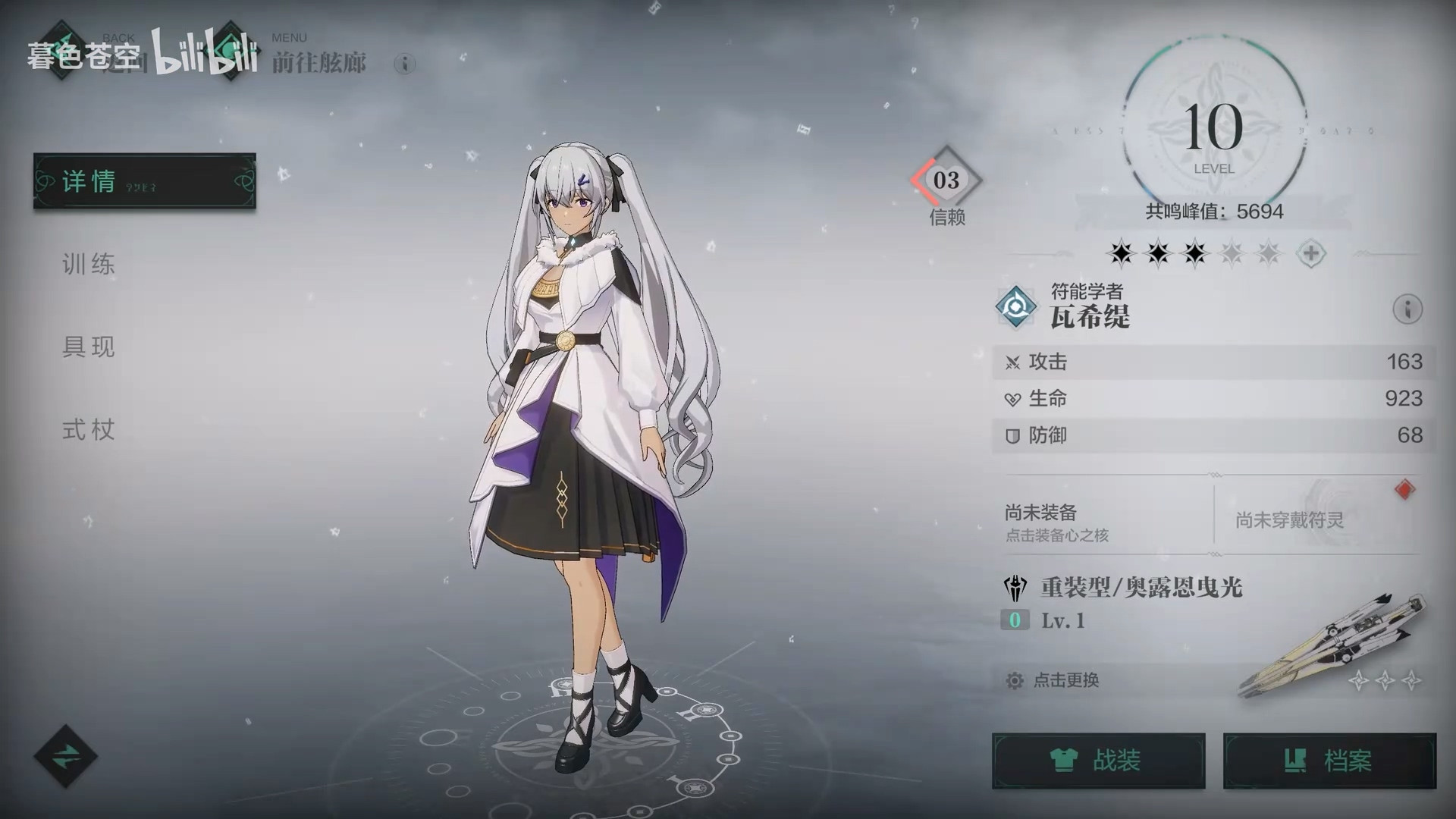The height and width of the screenshot is (819, 1456).
Task: Go to the 式杖 tab
Action: 89,430
